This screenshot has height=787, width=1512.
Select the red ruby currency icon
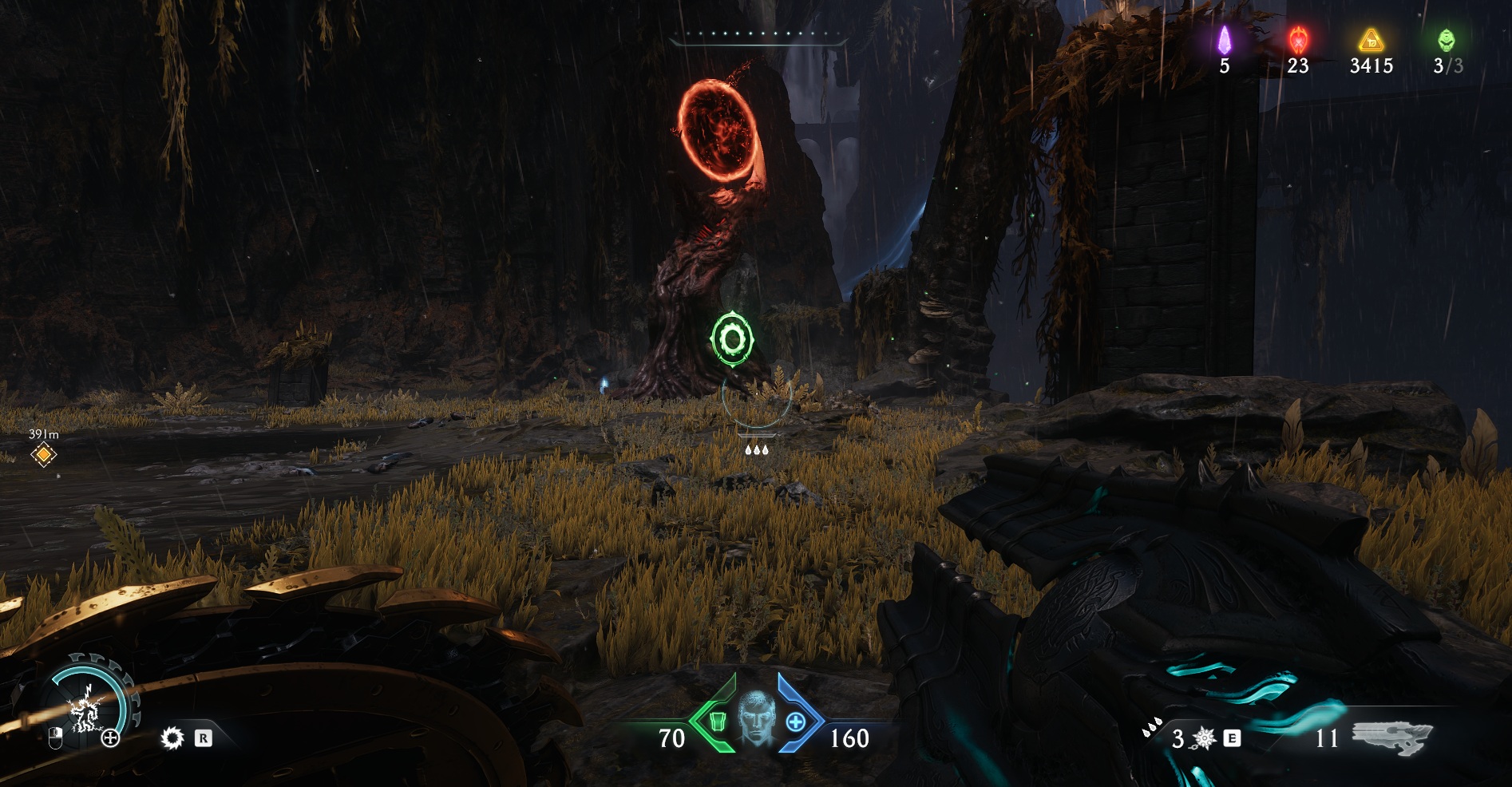point(1298,40)
